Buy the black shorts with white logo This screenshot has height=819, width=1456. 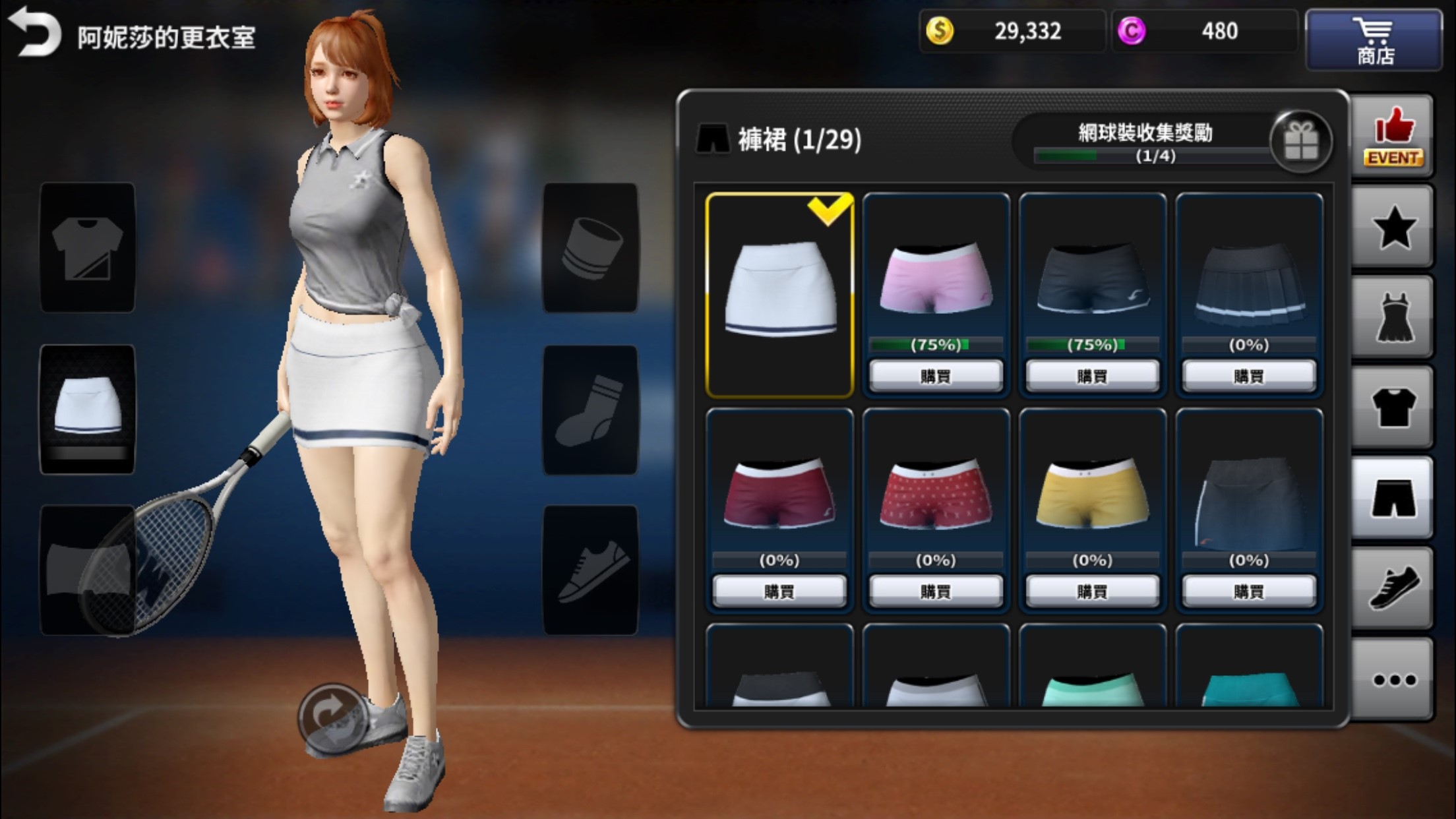1092,376
